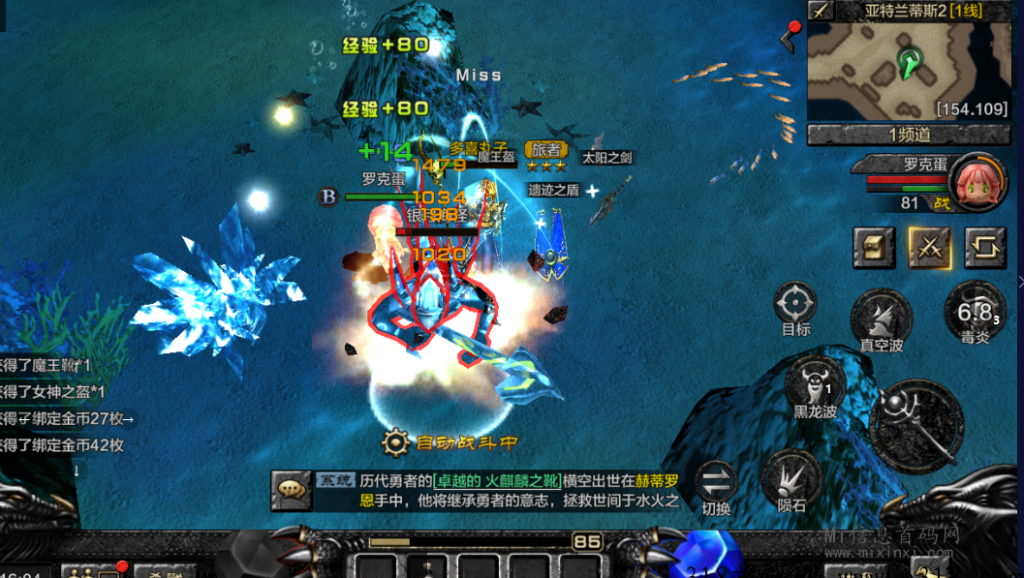The image size is (1024, 578).
Task: Open the 1频道 channel selector
Action: click(908, 134)
